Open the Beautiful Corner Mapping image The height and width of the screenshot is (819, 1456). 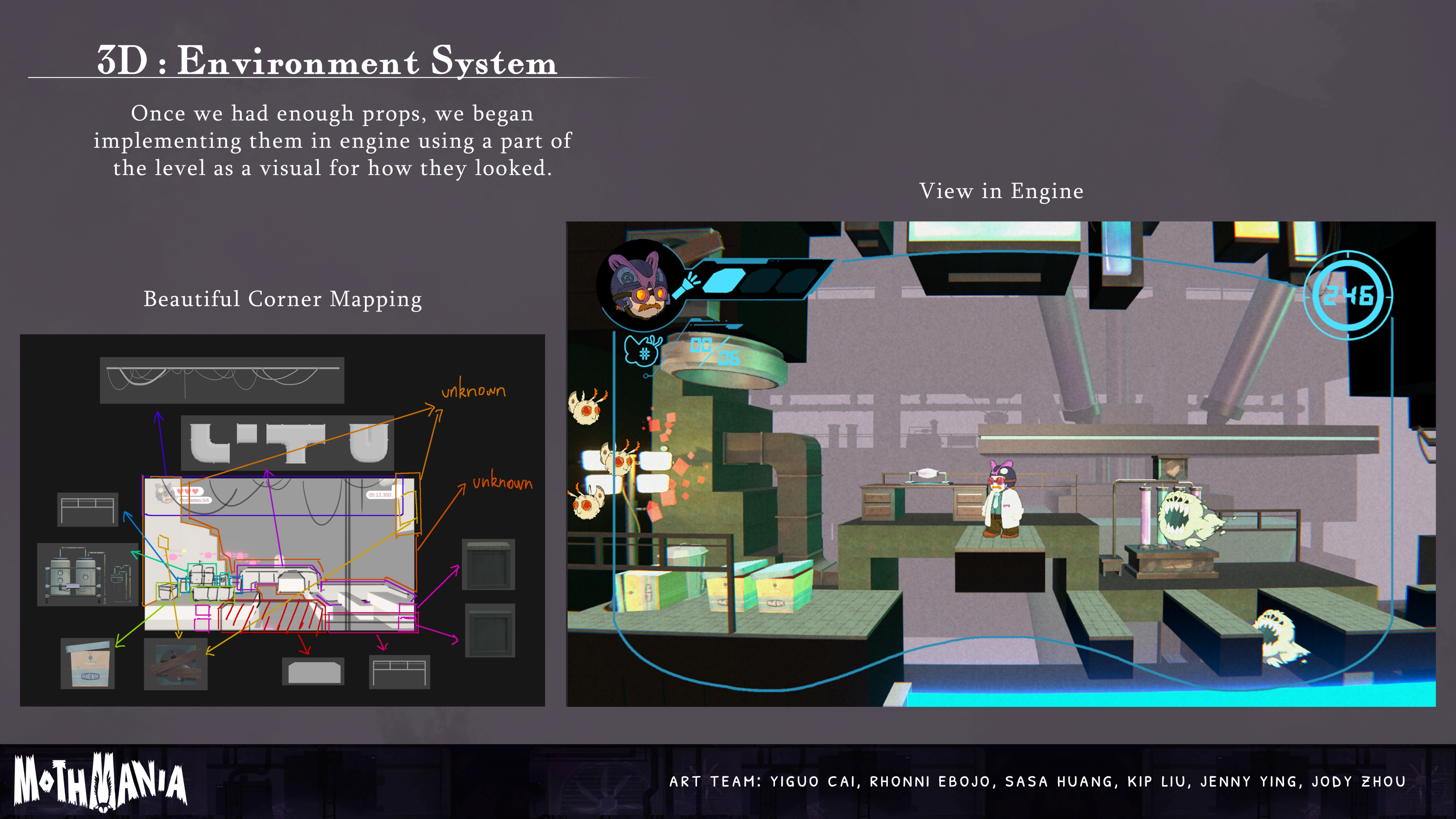282,520
